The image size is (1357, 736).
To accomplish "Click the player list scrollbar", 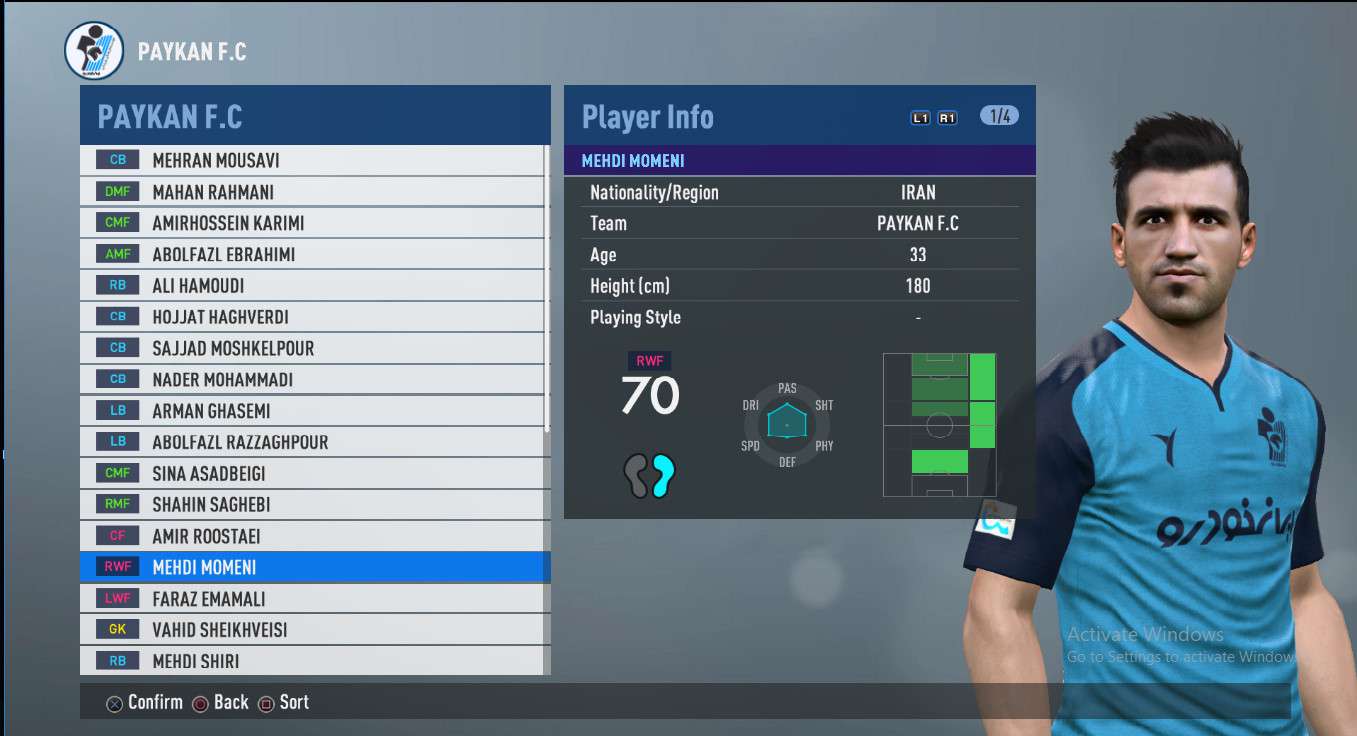I will (x=546, y=290).
